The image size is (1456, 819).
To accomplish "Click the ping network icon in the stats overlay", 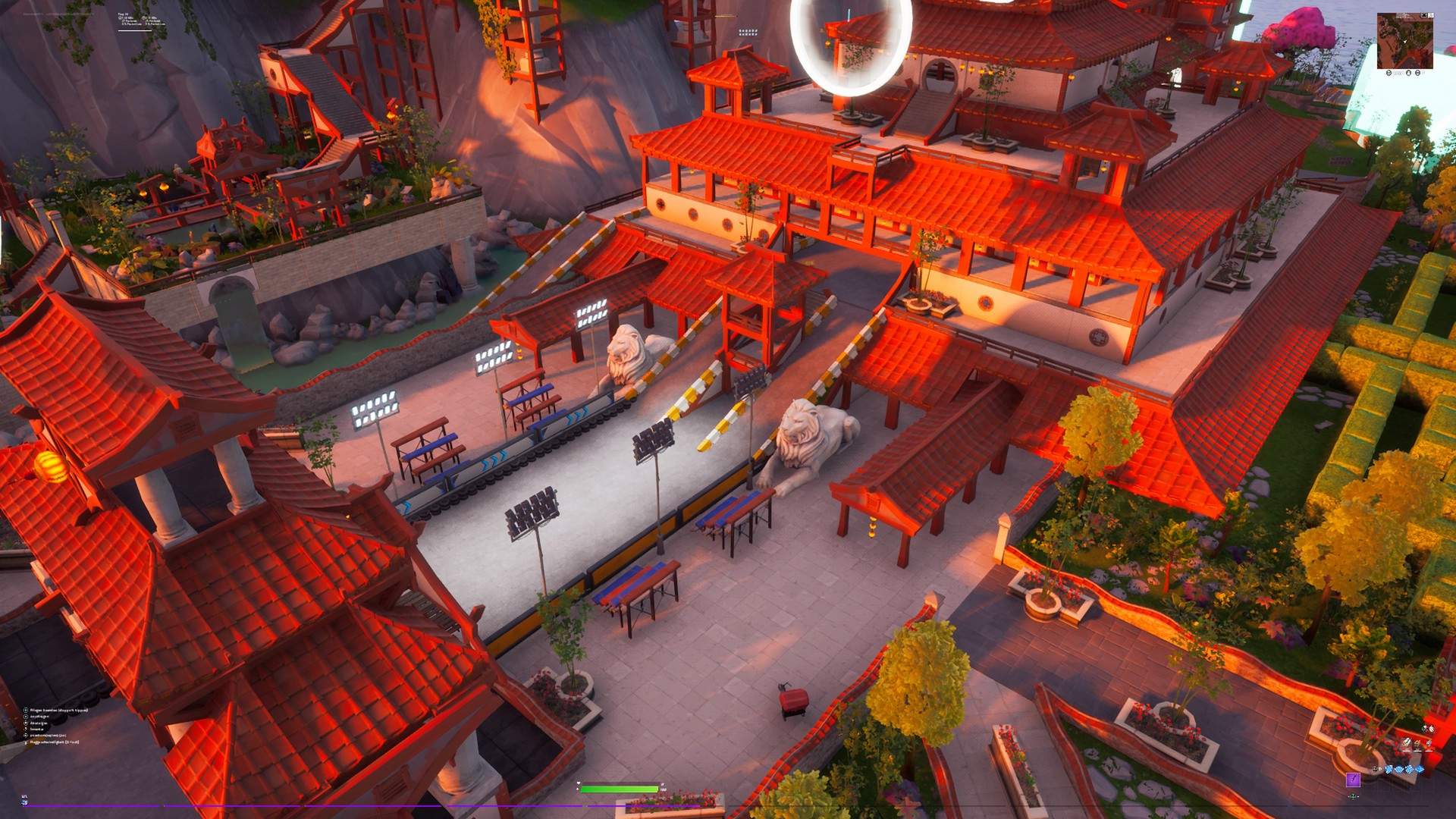I will (x=120, y=18).
